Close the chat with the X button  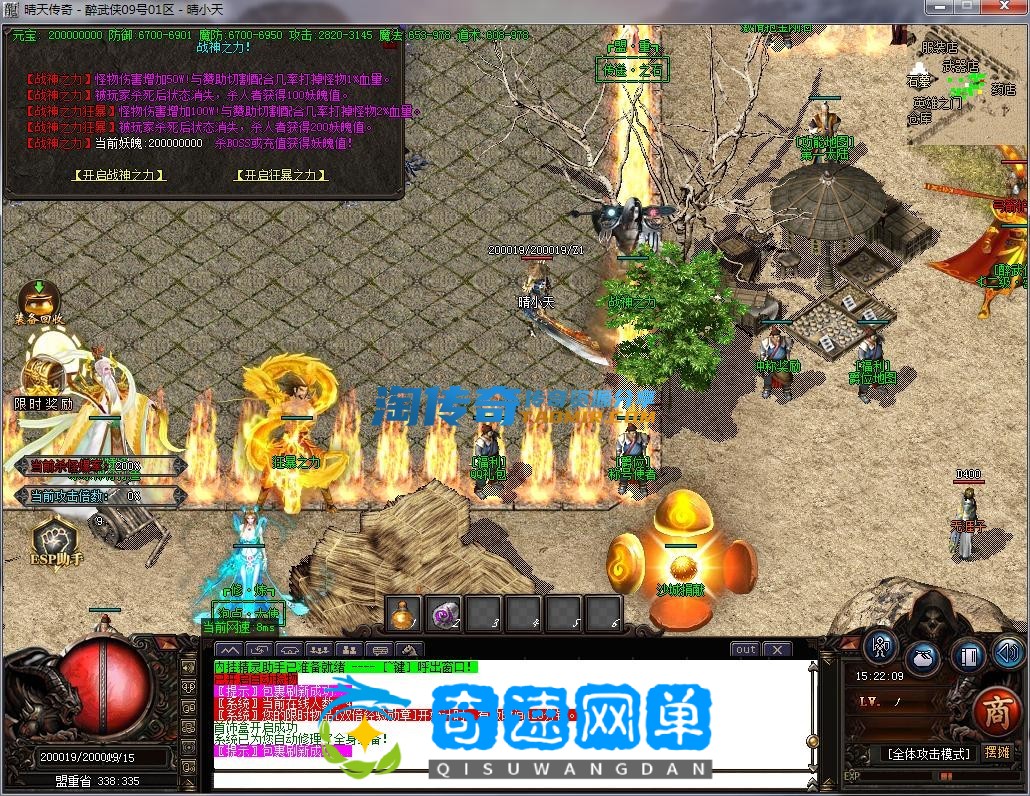(776, 649)
